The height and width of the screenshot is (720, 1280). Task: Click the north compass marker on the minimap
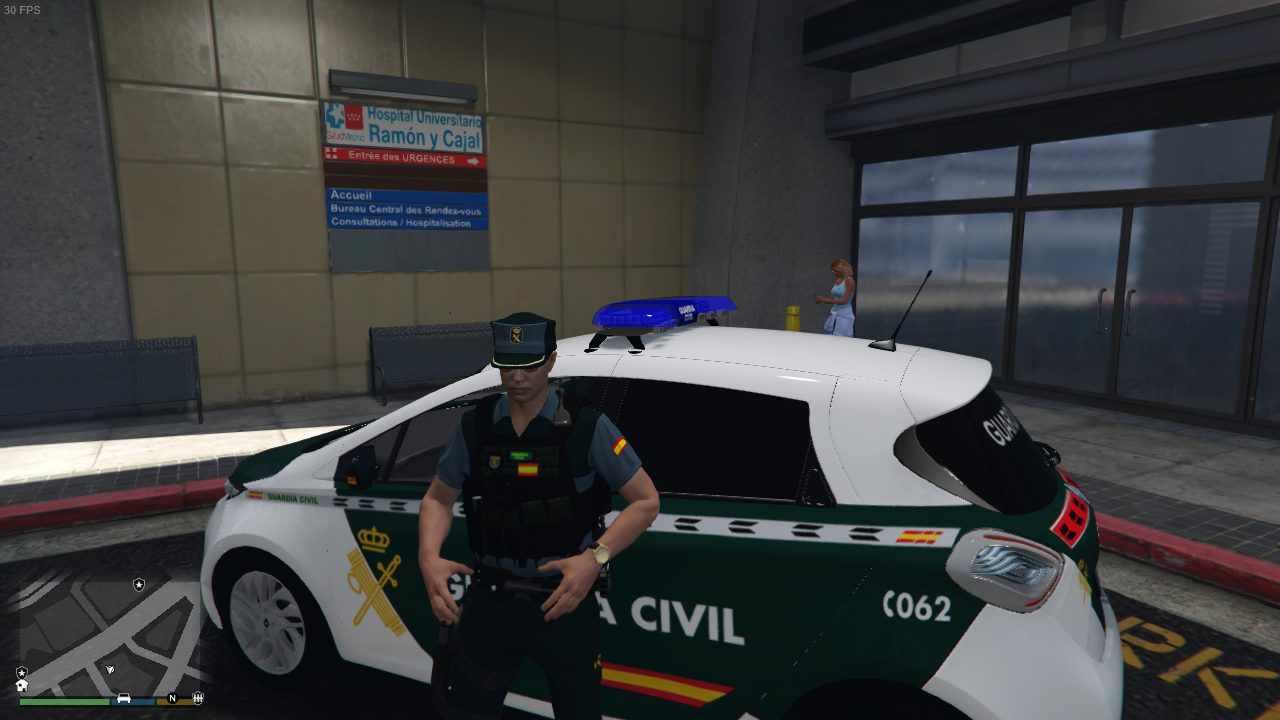click(172, 698)
